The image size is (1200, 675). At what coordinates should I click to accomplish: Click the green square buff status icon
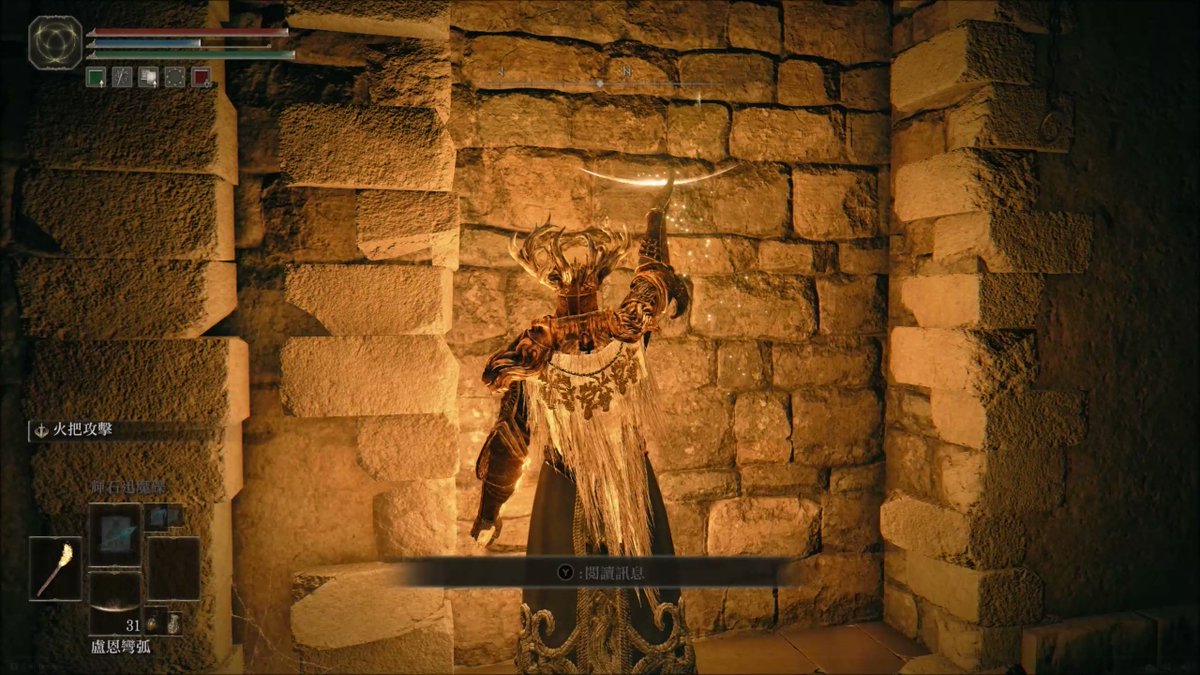(96, 77)
